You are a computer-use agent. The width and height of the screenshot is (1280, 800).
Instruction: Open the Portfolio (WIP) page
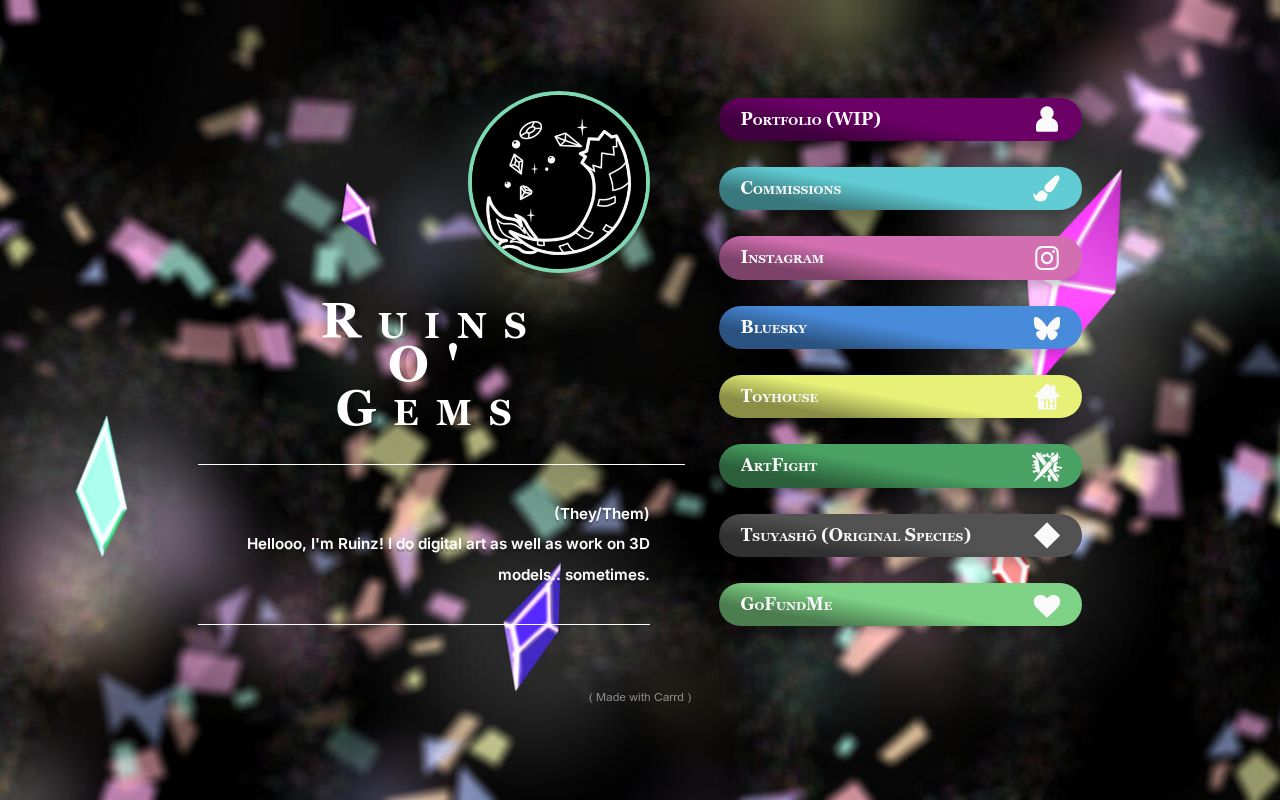pyautogui.click(x=880, y=119)
